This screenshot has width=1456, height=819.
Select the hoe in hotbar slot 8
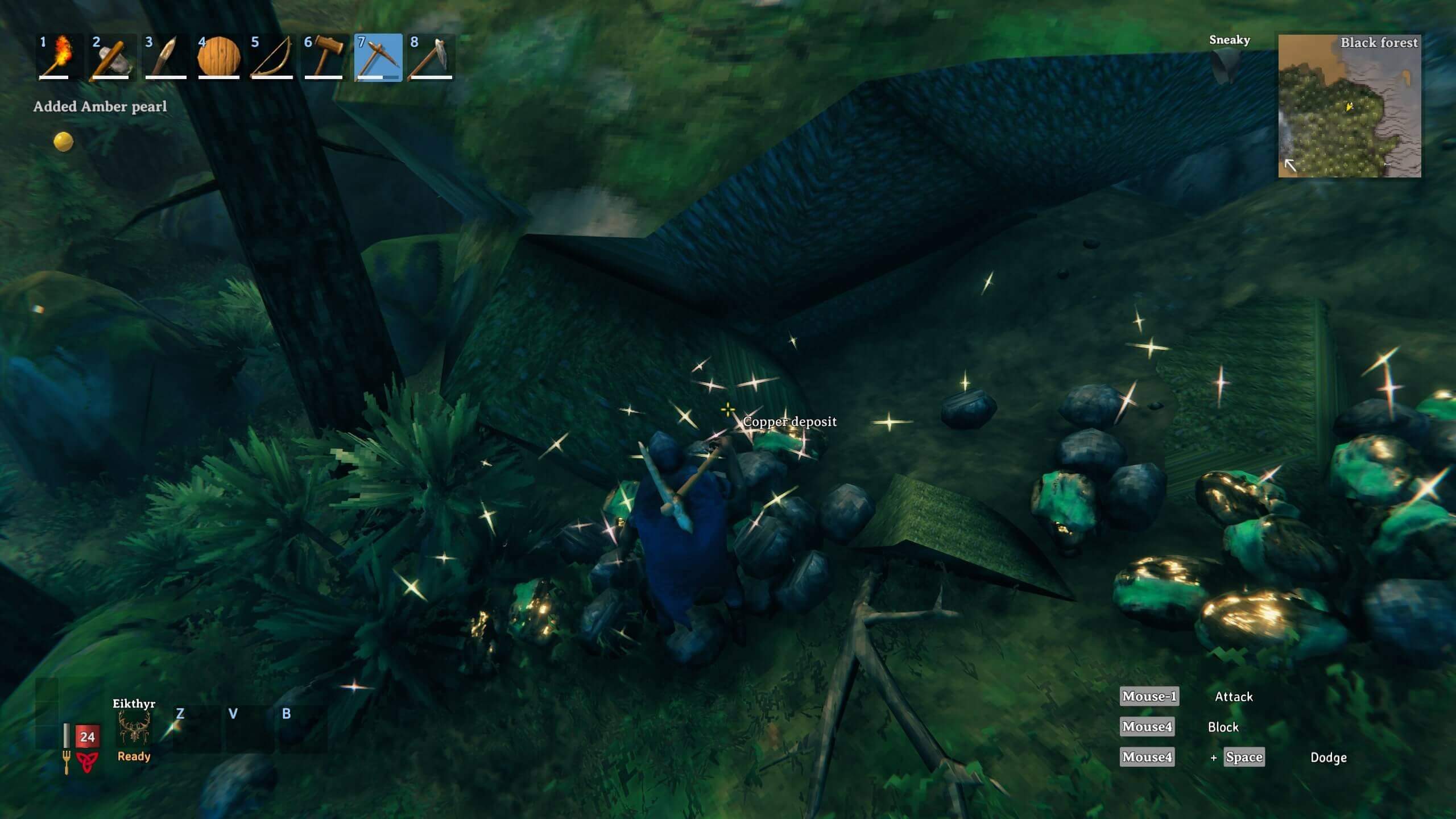tap(431, 57)
